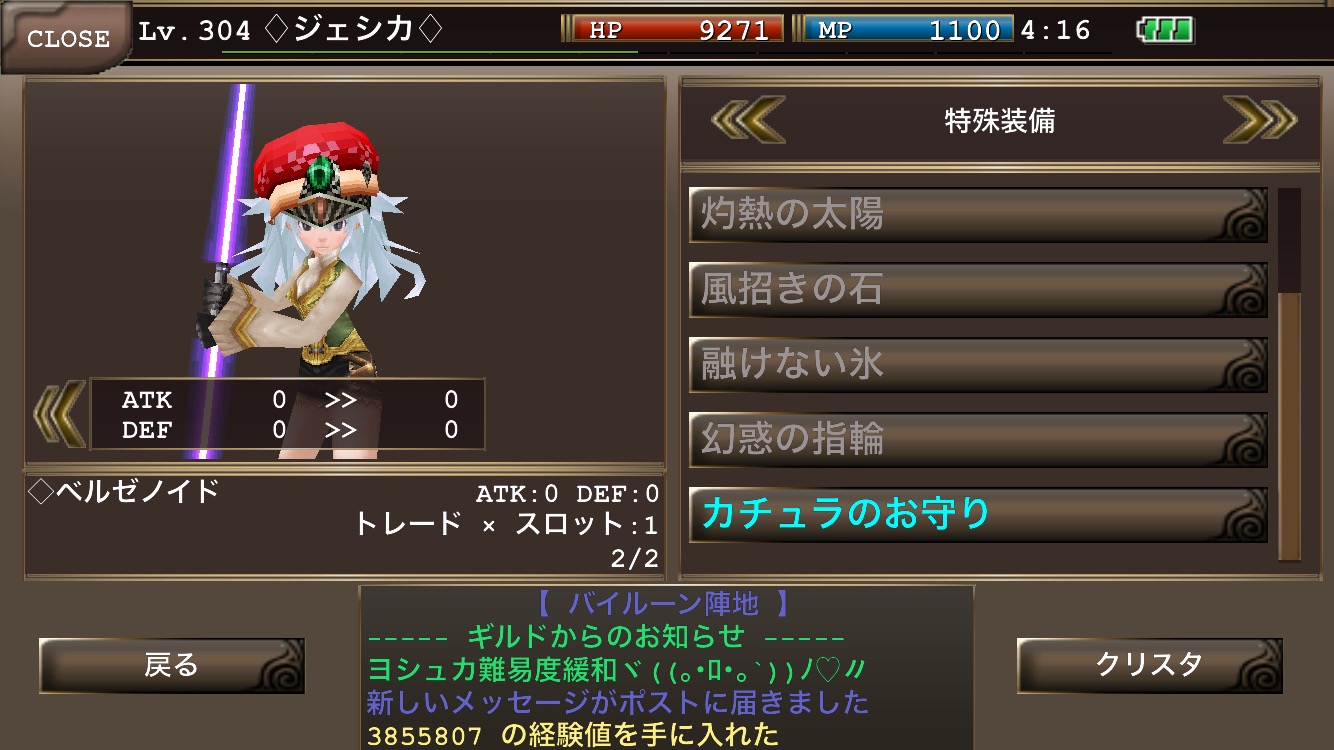
Task: Switch to previous equipment category arrow
Action: [748, 121]
